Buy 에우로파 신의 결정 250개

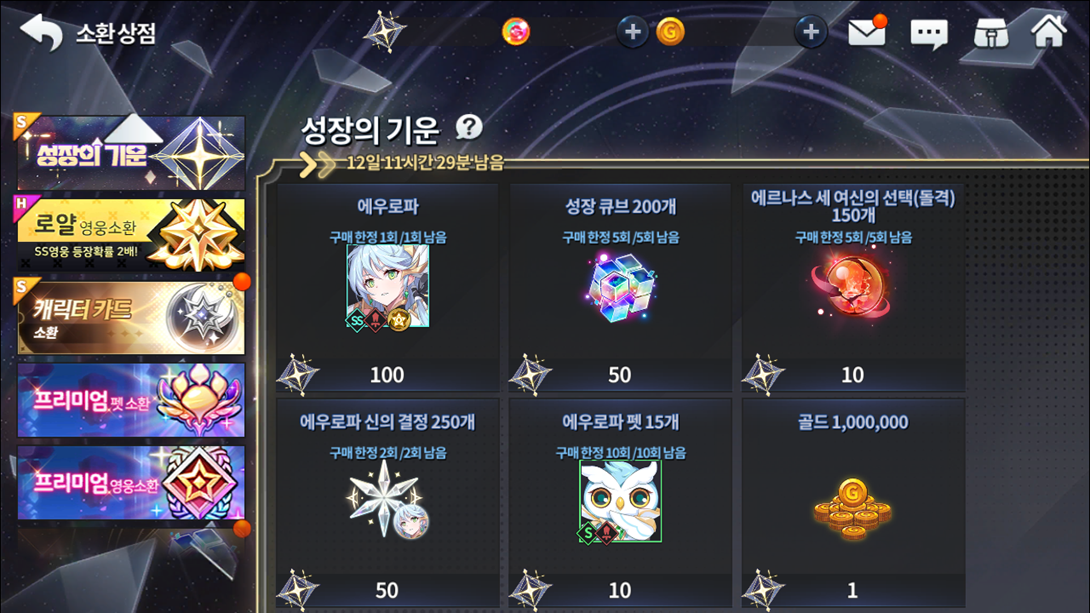click(x=388, y=502)
